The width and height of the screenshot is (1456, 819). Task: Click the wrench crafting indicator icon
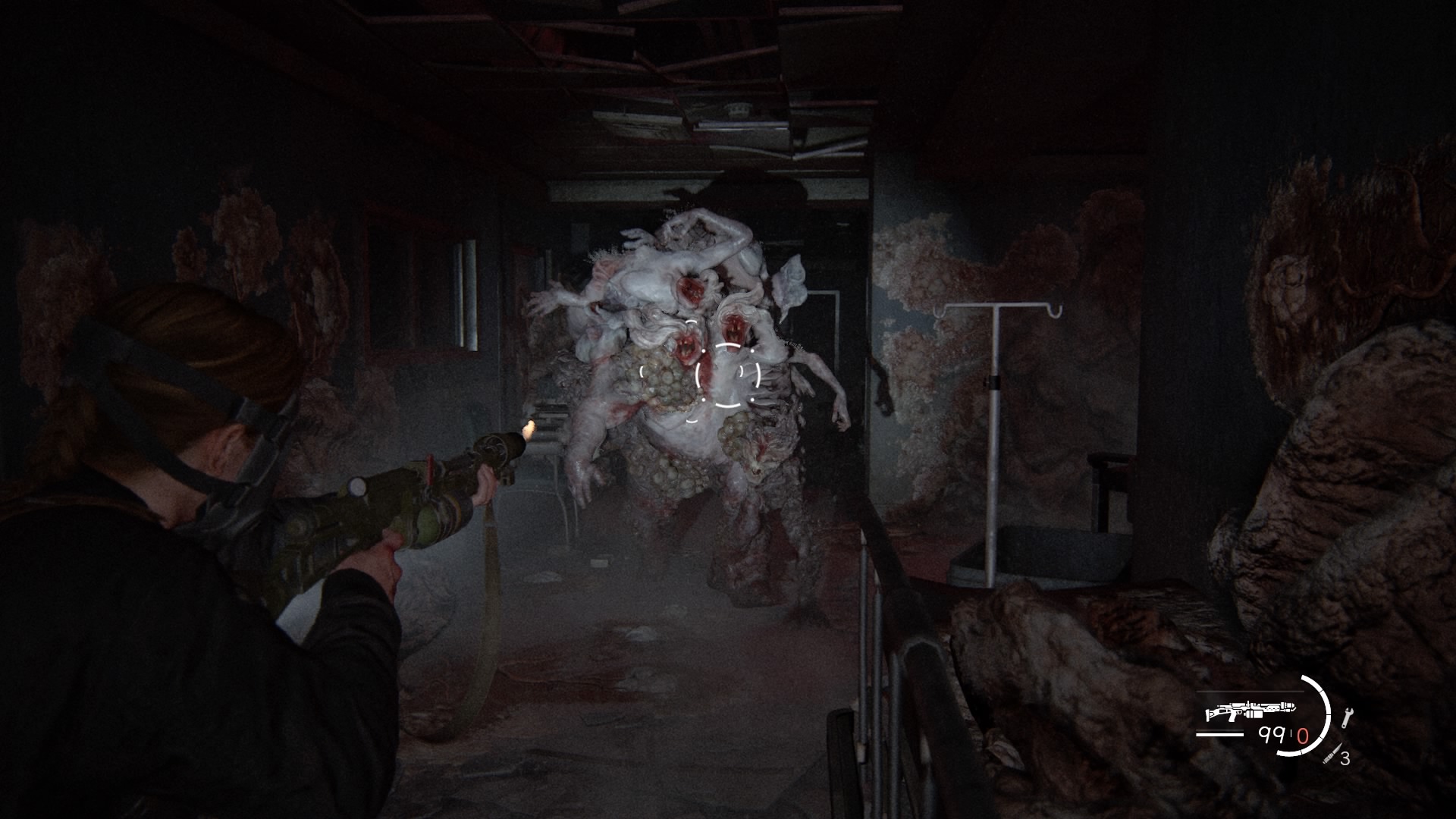pos(1348,716)
